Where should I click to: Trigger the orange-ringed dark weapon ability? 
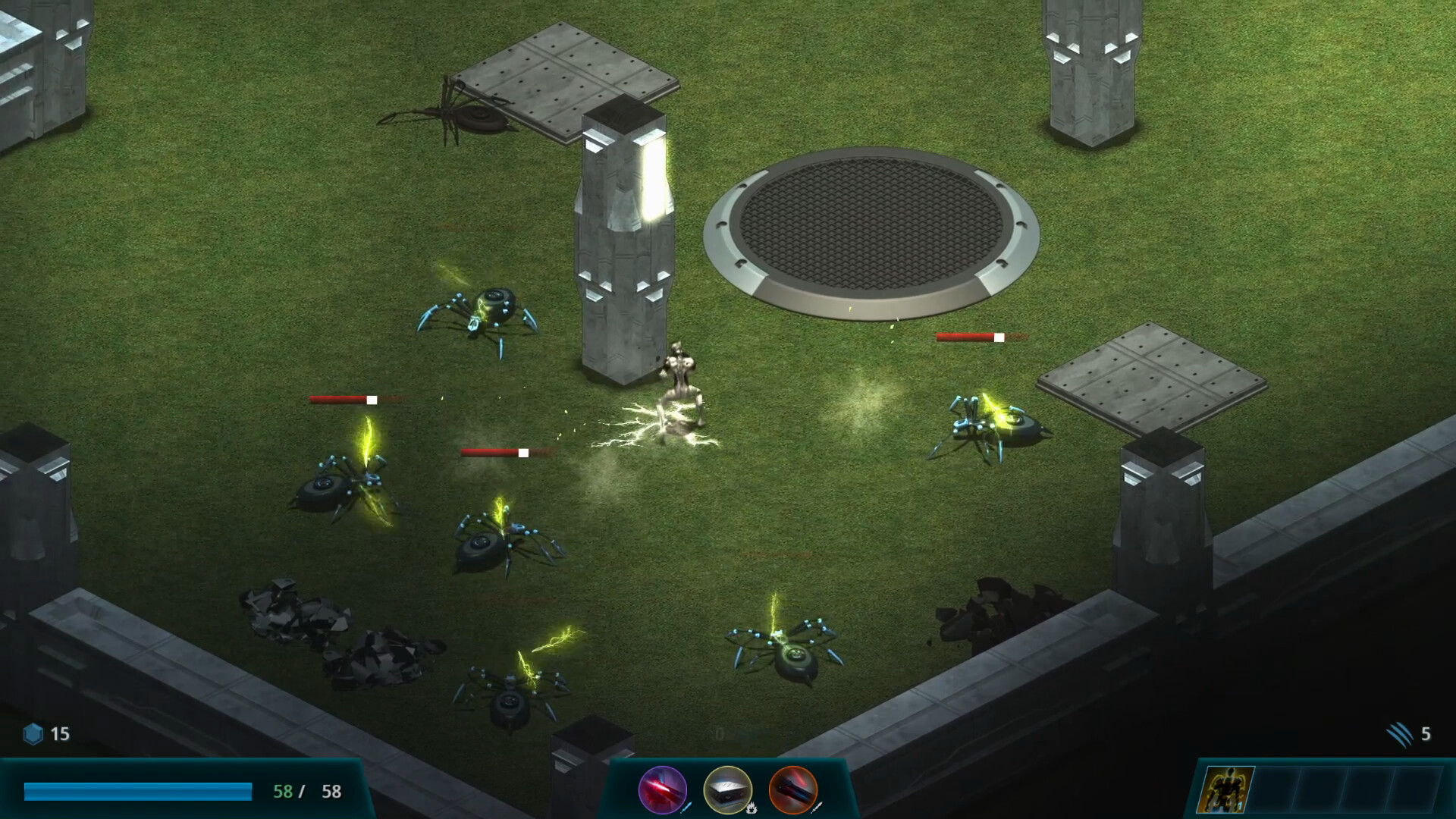click(x=793, y=790)
